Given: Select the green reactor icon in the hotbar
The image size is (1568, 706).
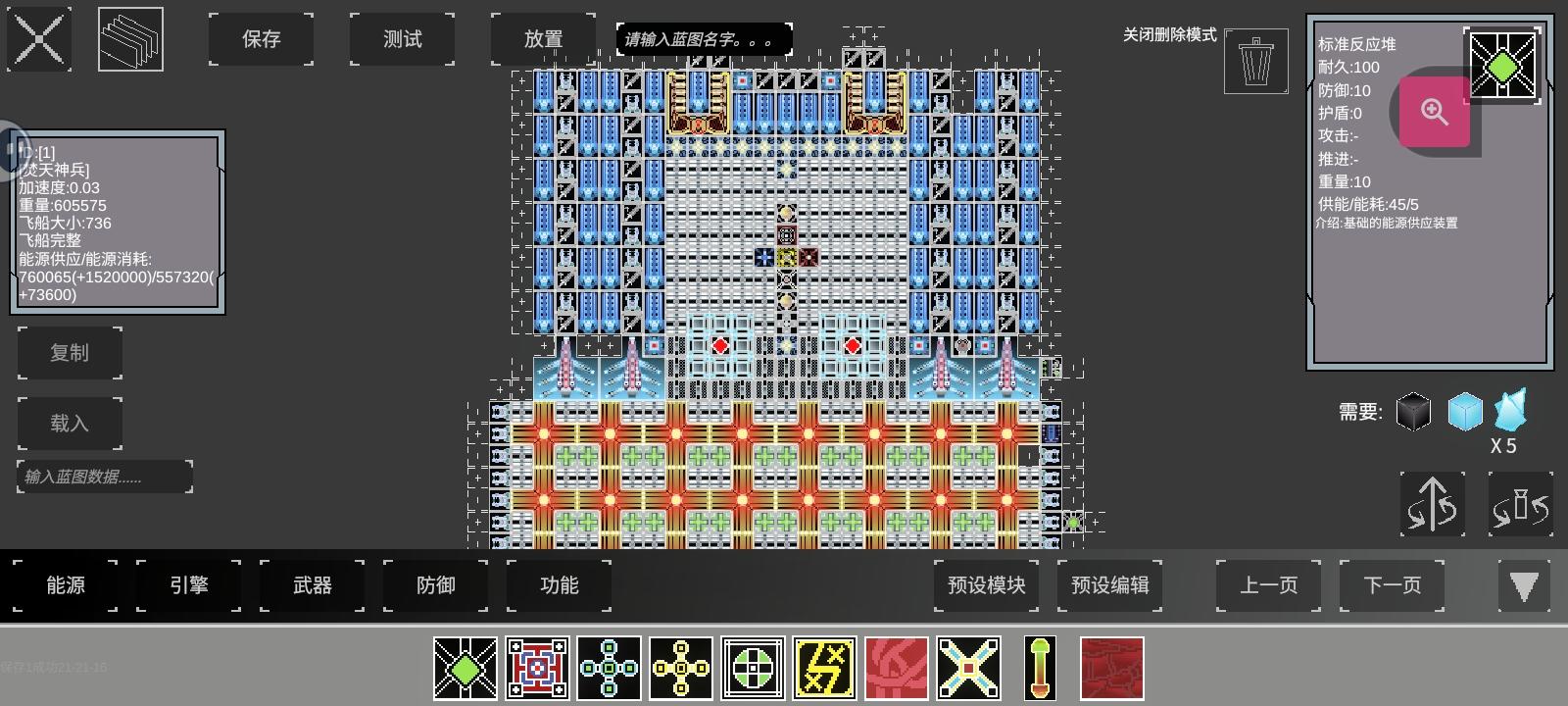Looking at the screenshot, I should coord(465,668).
